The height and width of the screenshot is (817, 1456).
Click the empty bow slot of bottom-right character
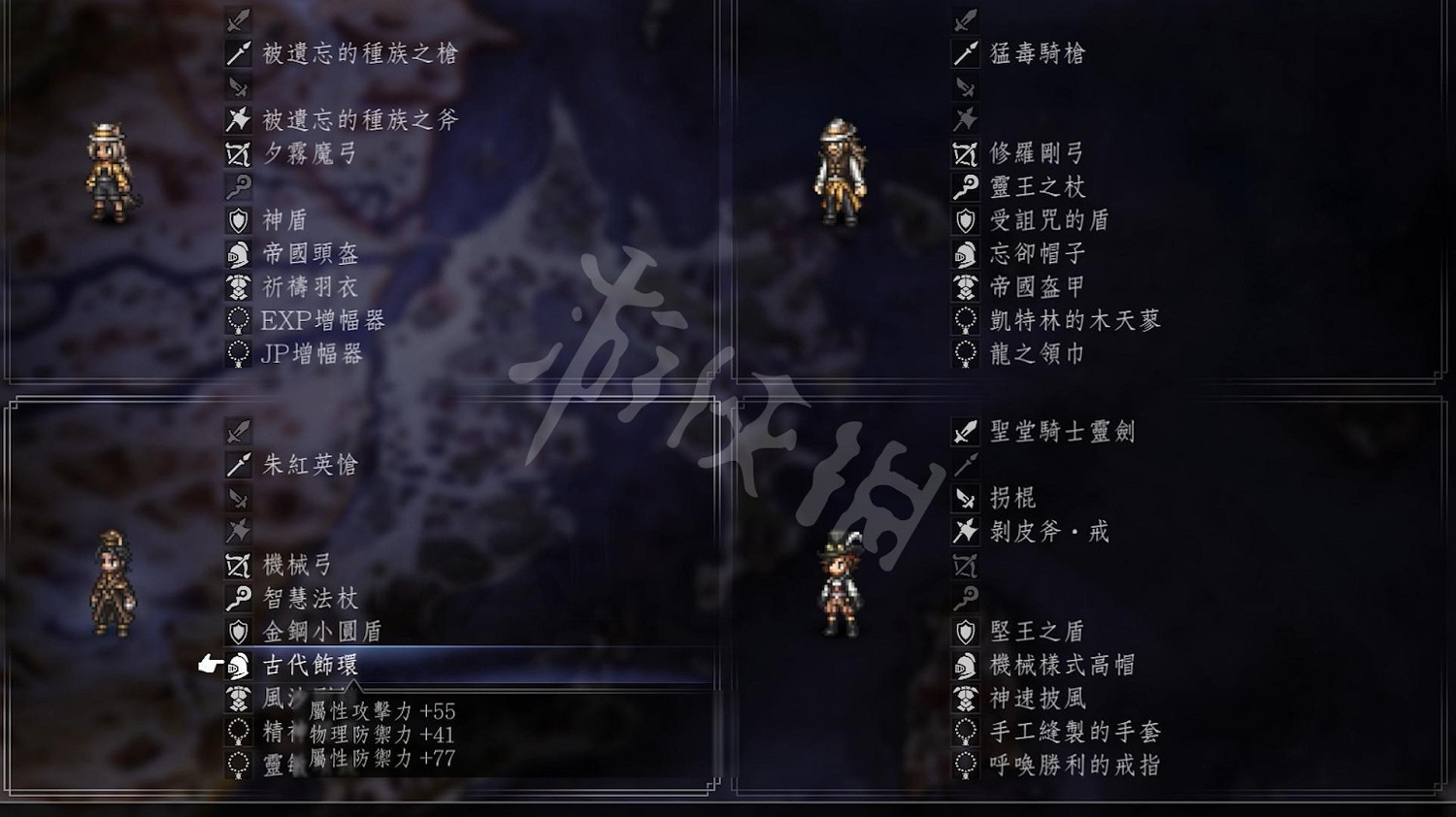pyautogui.click(x=964, y=563)
